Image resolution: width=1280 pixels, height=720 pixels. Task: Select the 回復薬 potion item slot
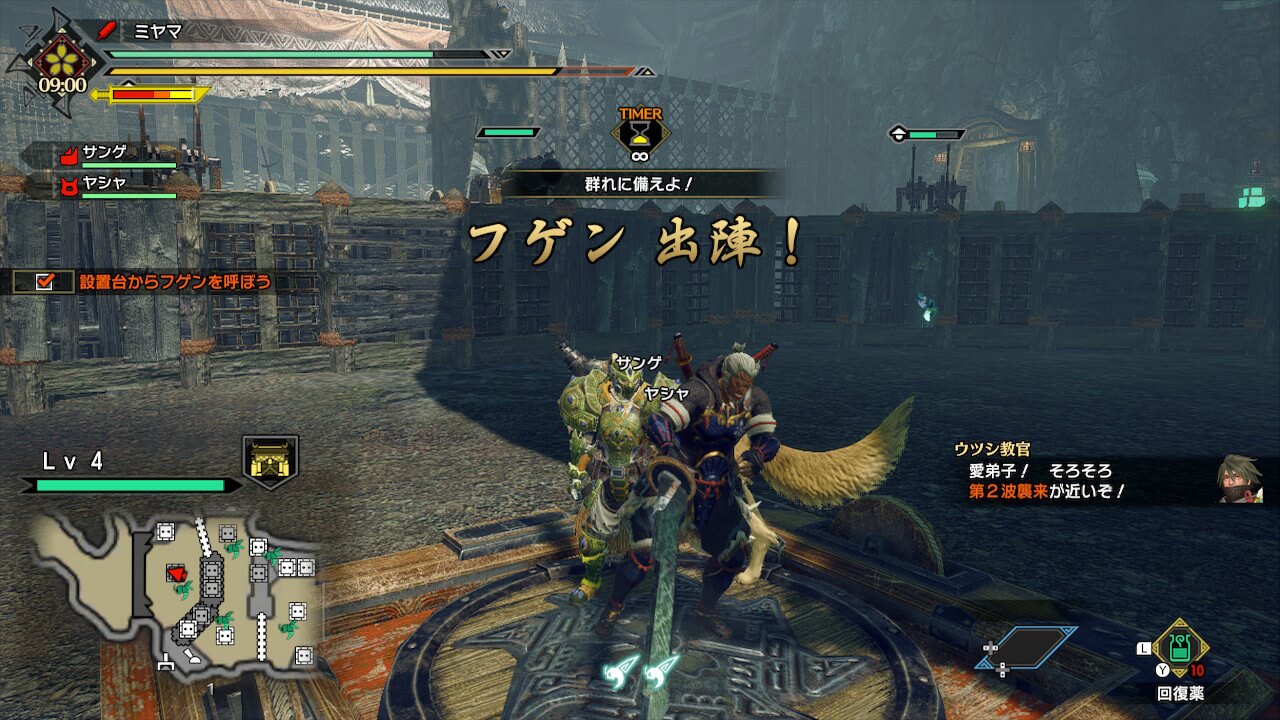[1180, 649]
